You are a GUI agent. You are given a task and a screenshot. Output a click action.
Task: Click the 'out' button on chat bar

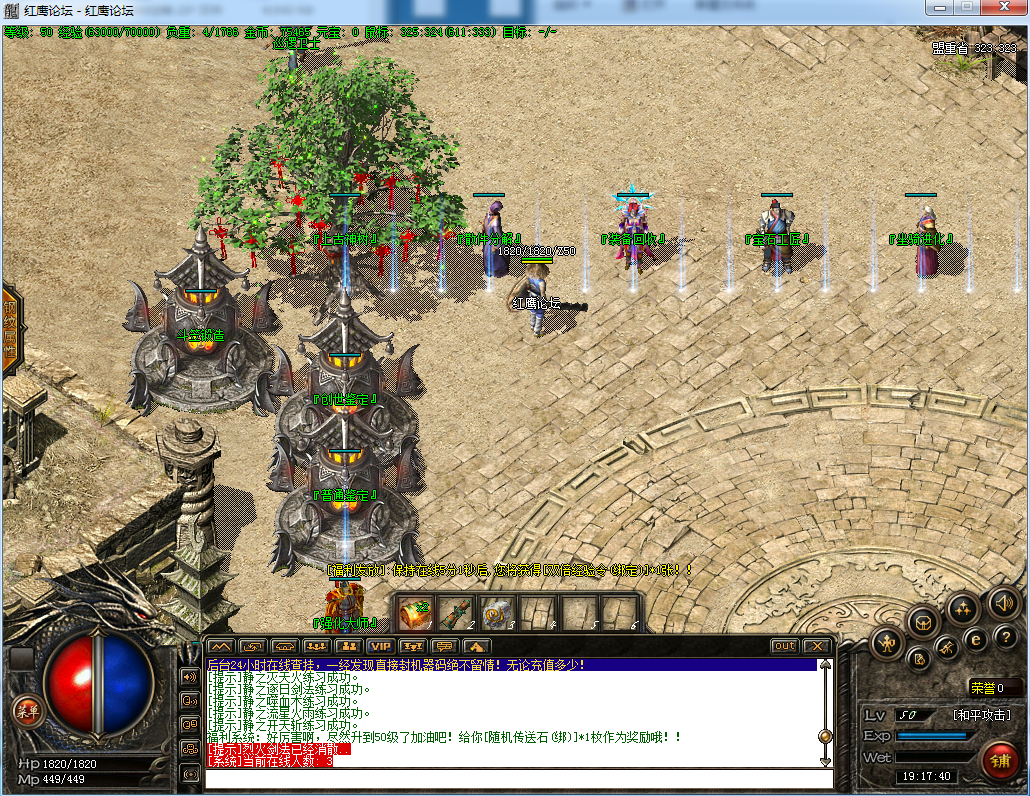(785, 646)
